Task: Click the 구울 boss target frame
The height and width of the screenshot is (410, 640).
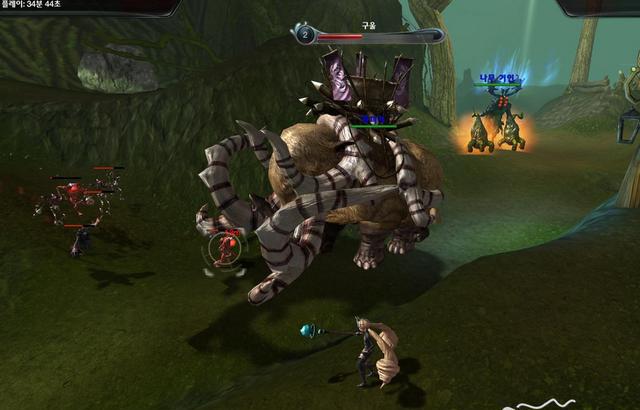Action: click(367, 35)
